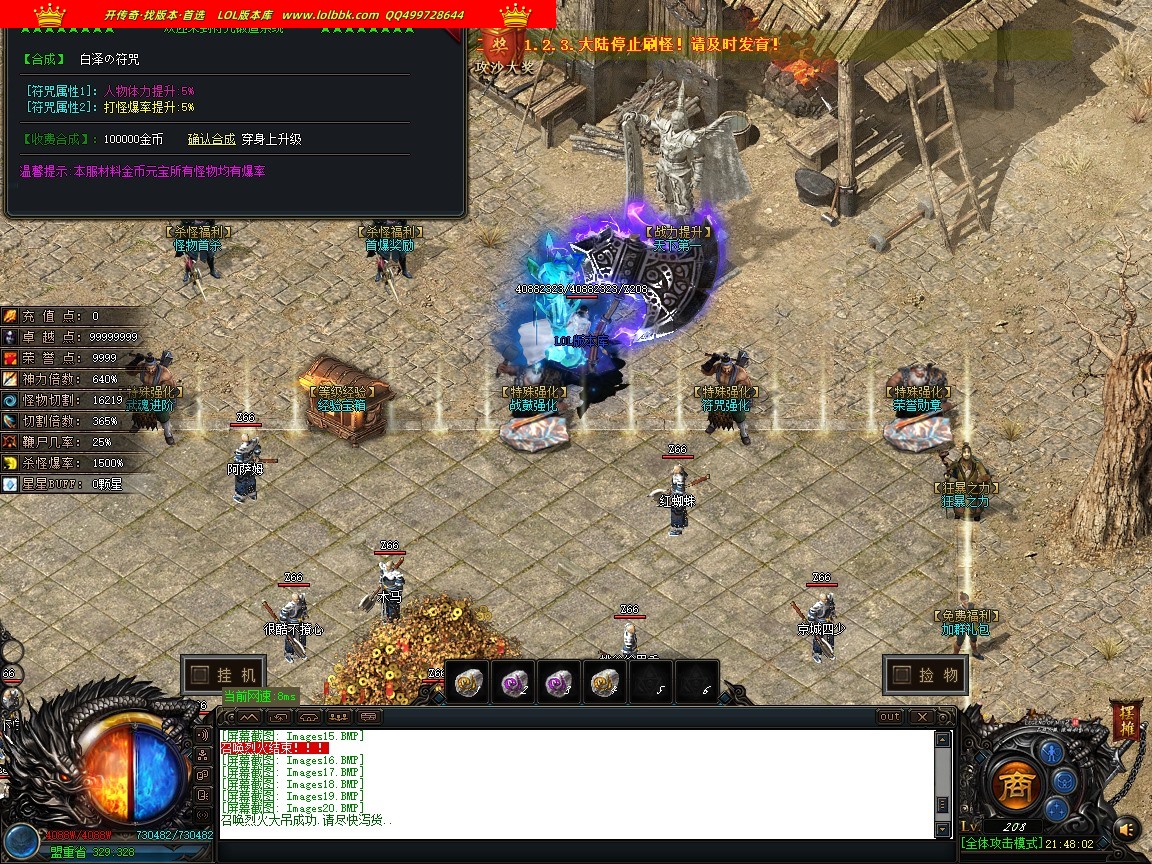1152x864 pixels.
Task: Click the chat text input bar
Action: 580,849
